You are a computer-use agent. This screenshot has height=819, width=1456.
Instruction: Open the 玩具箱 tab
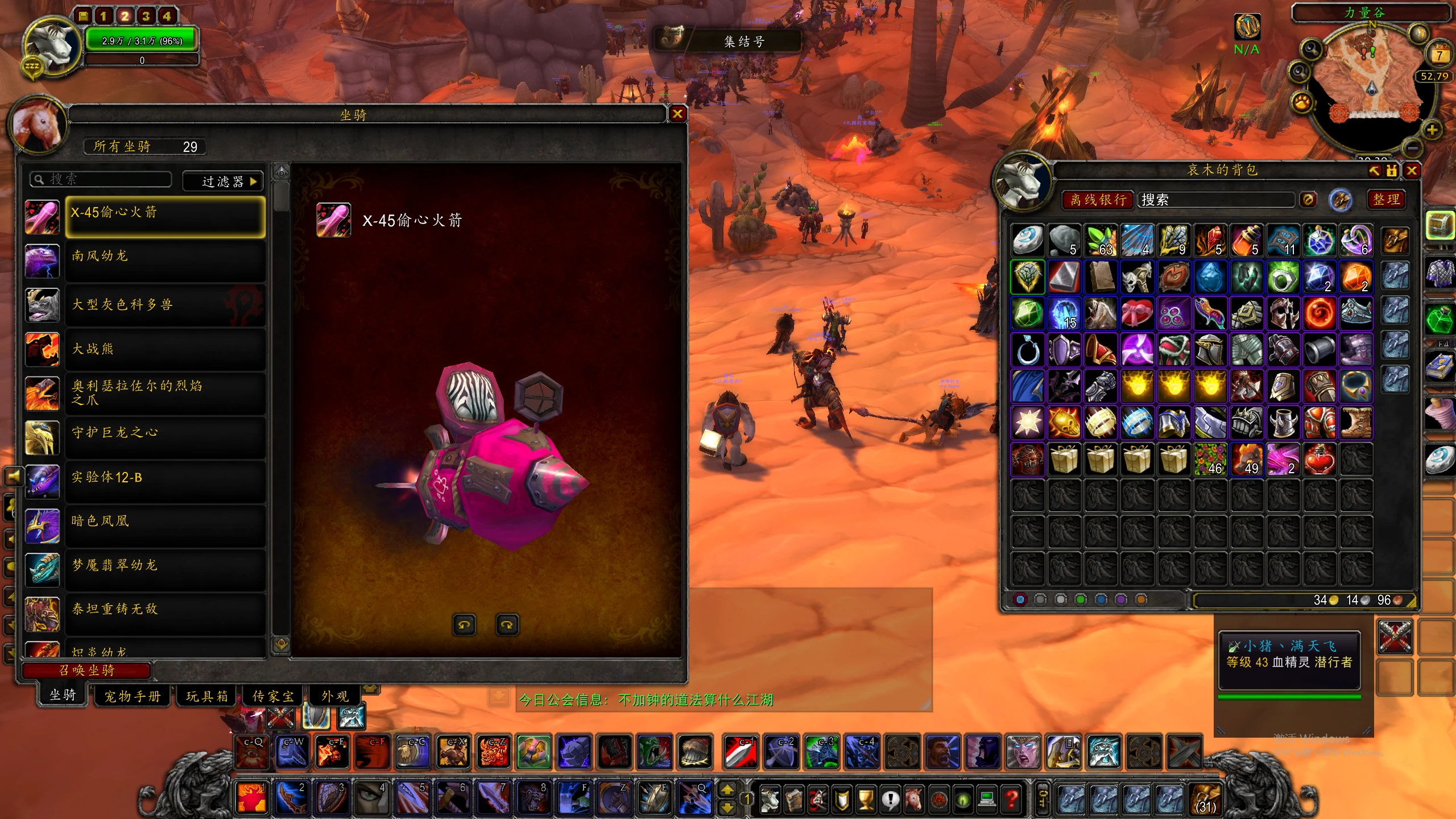[207, 696]
